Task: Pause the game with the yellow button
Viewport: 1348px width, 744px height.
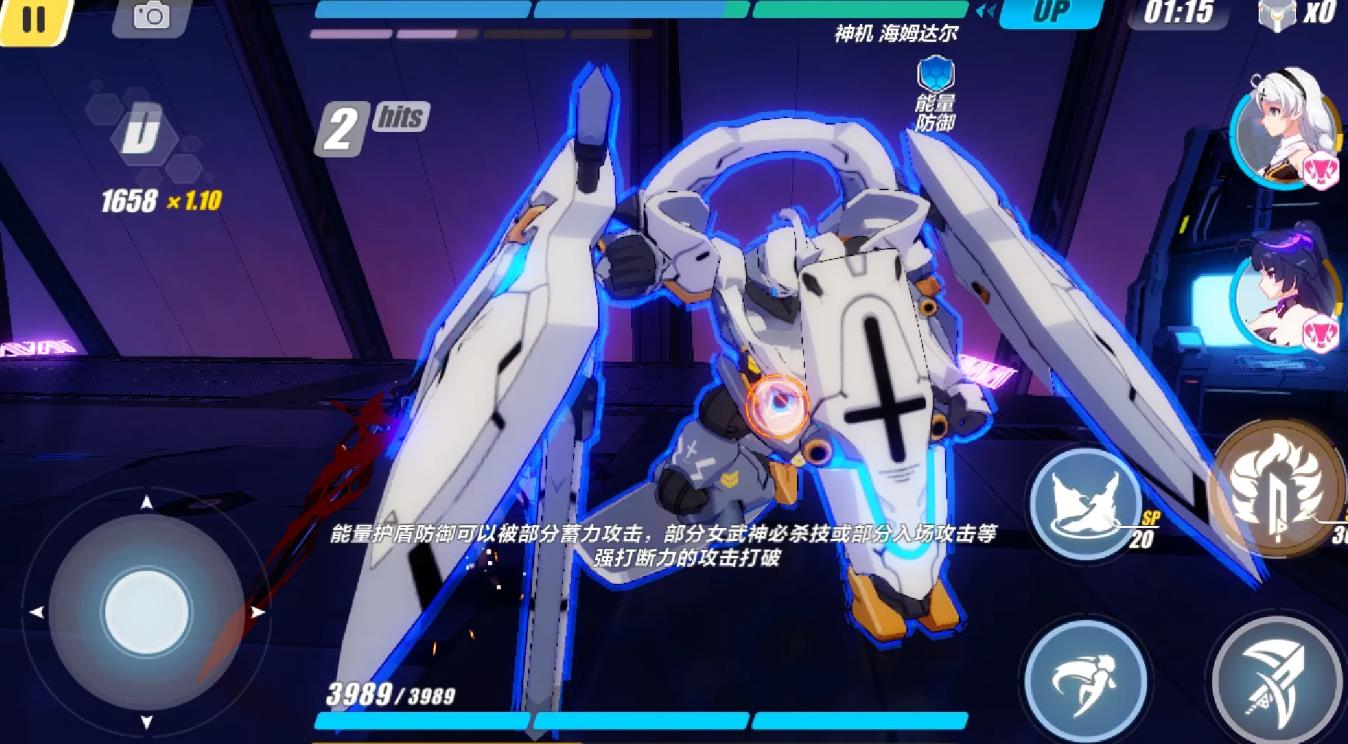Action: pyautogui.click(x=33, y=19)
